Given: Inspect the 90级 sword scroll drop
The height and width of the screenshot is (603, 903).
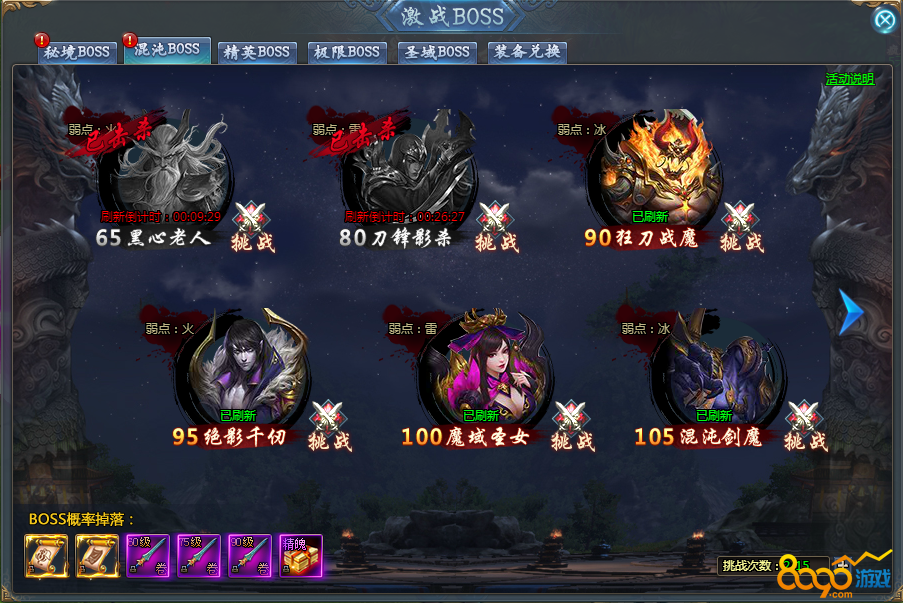Looking at the screenshot, I should click(250, 556).
